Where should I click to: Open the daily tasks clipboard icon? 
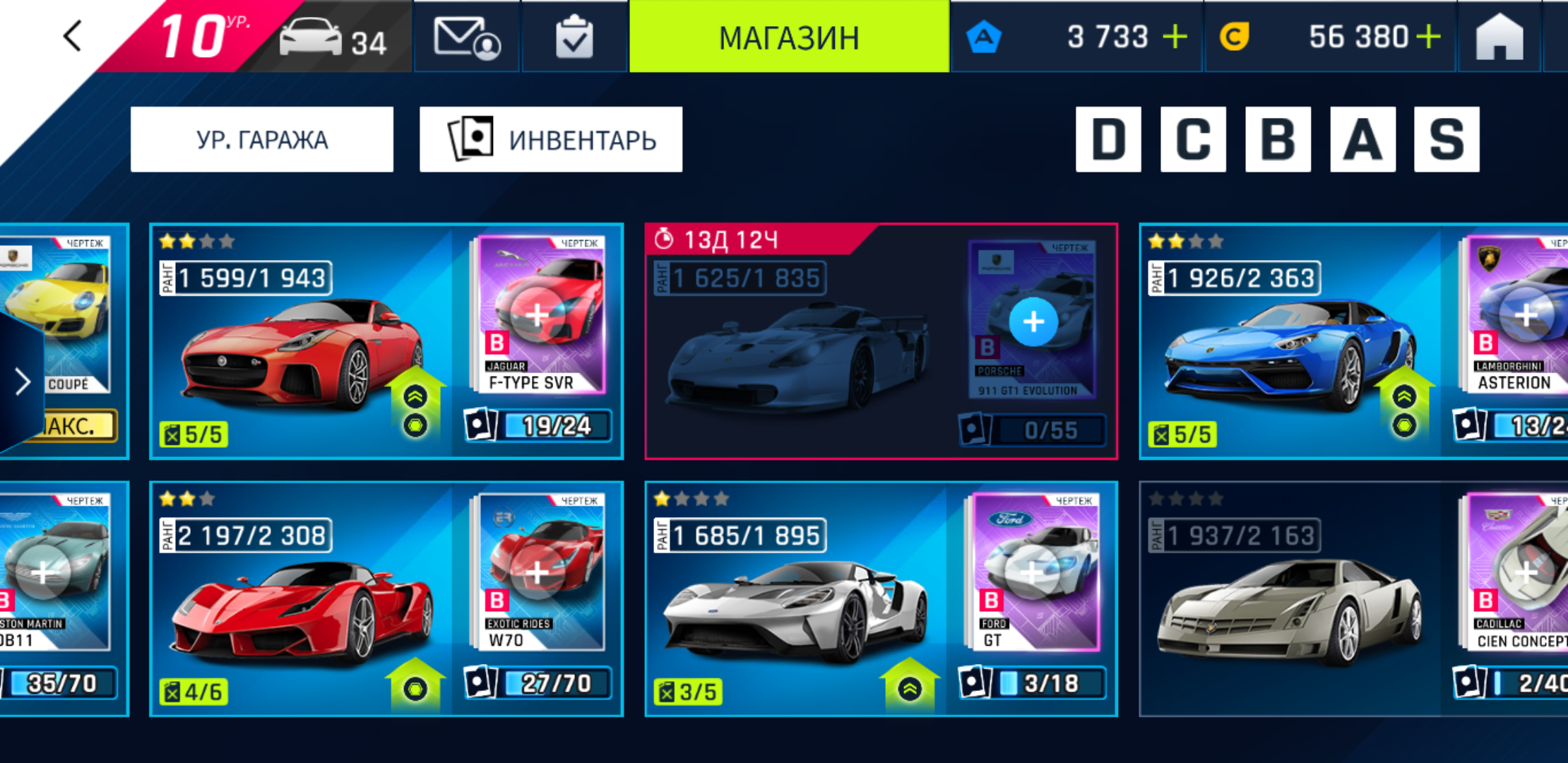tap(574, 37)
